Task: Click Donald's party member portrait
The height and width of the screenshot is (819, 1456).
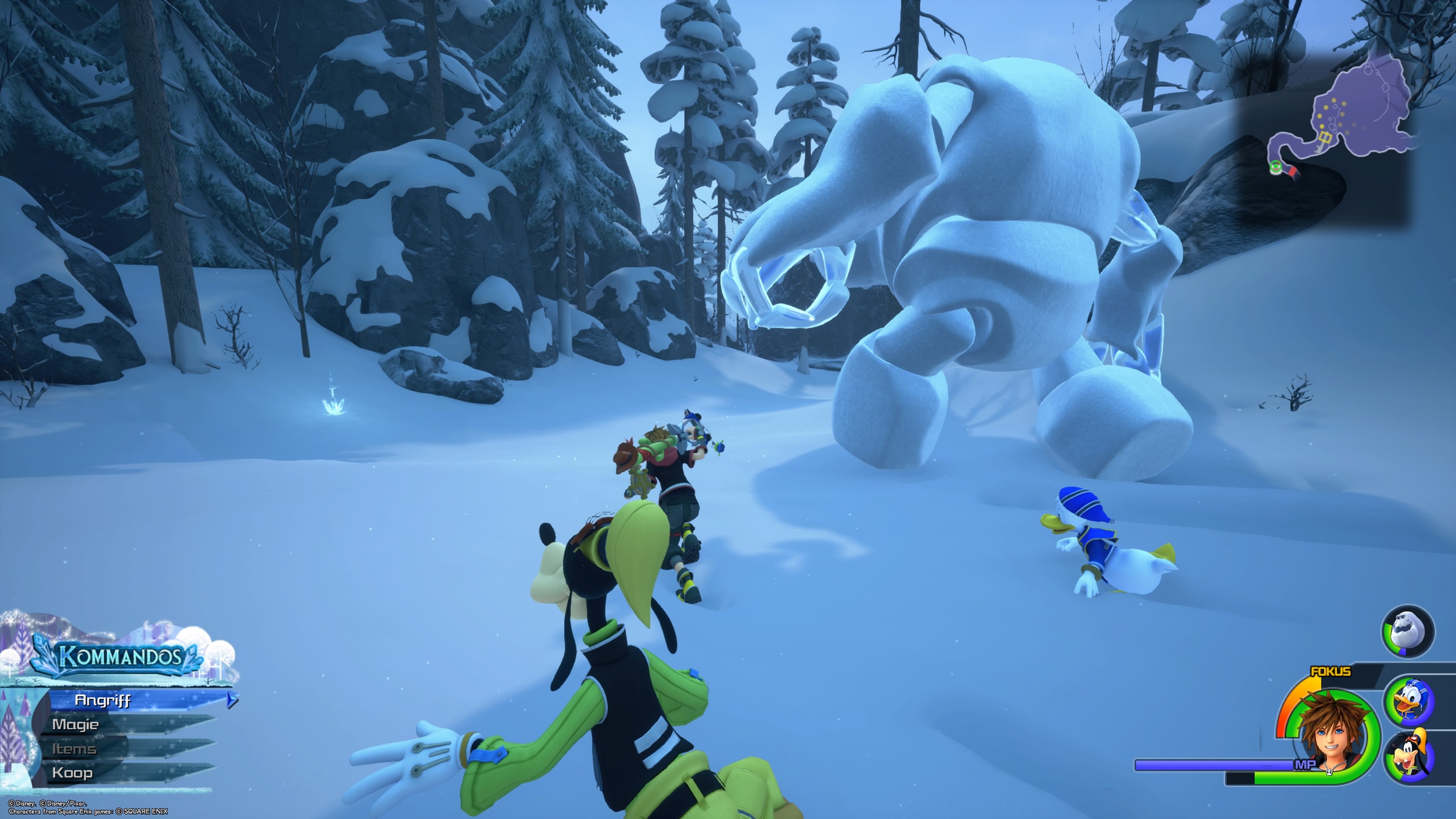Action: [1410, 700]
